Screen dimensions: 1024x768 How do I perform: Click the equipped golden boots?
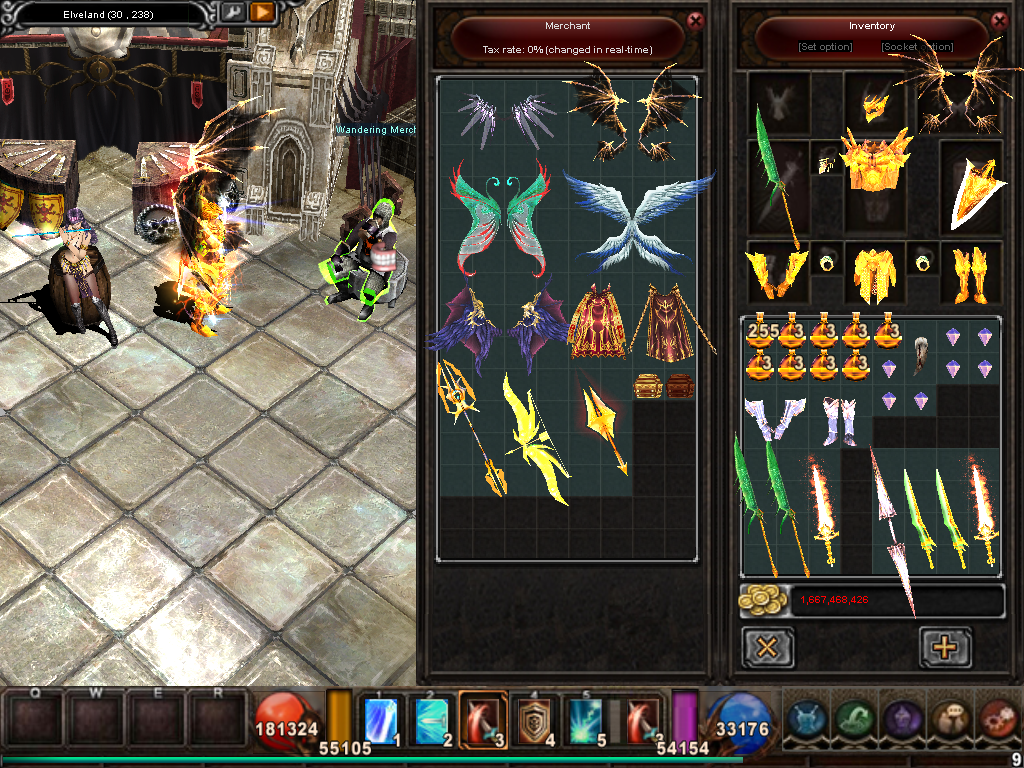(x=970, y=273)
